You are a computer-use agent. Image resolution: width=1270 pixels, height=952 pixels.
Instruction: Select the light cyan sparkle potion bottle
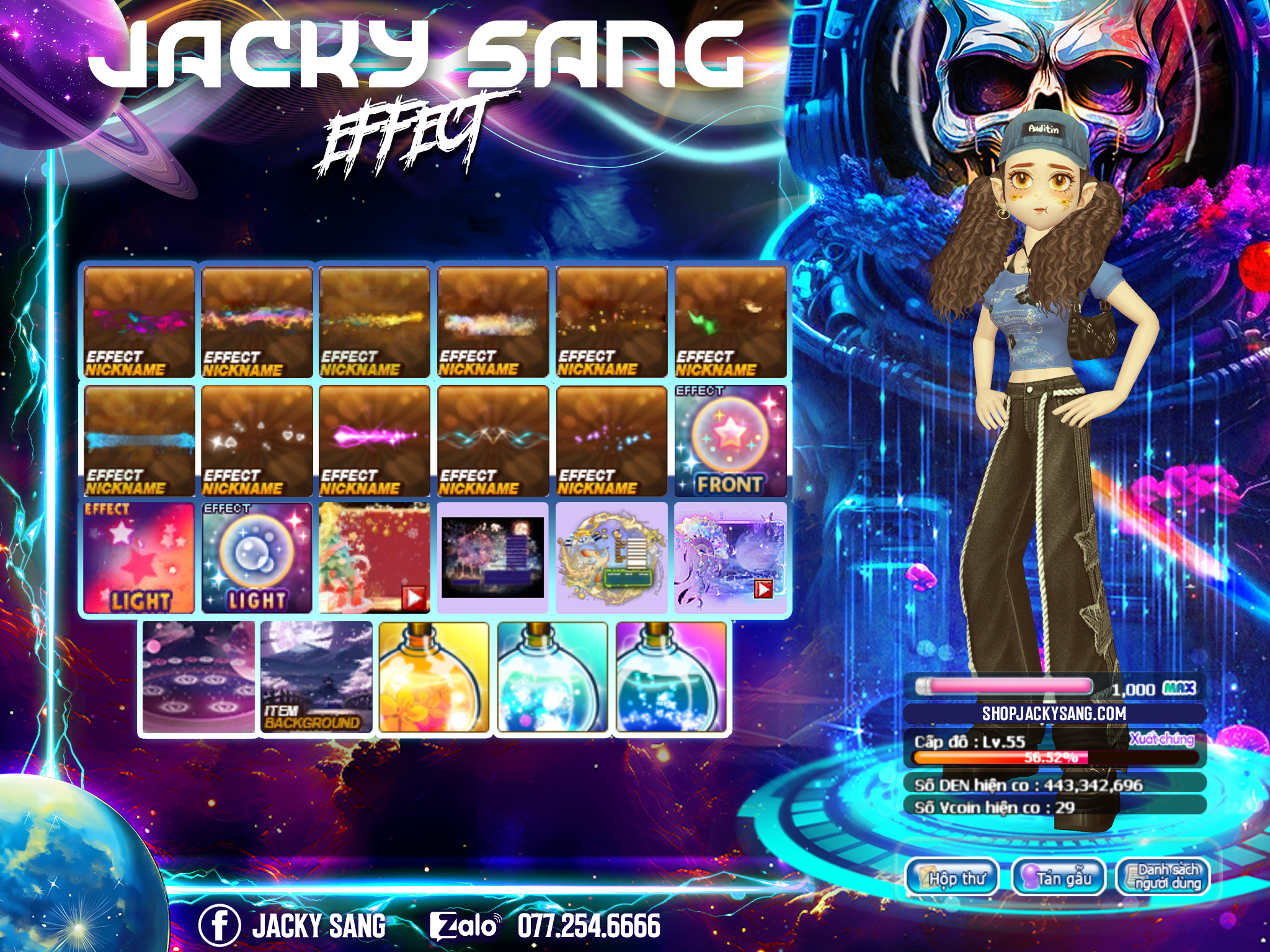tap(553, 677)
